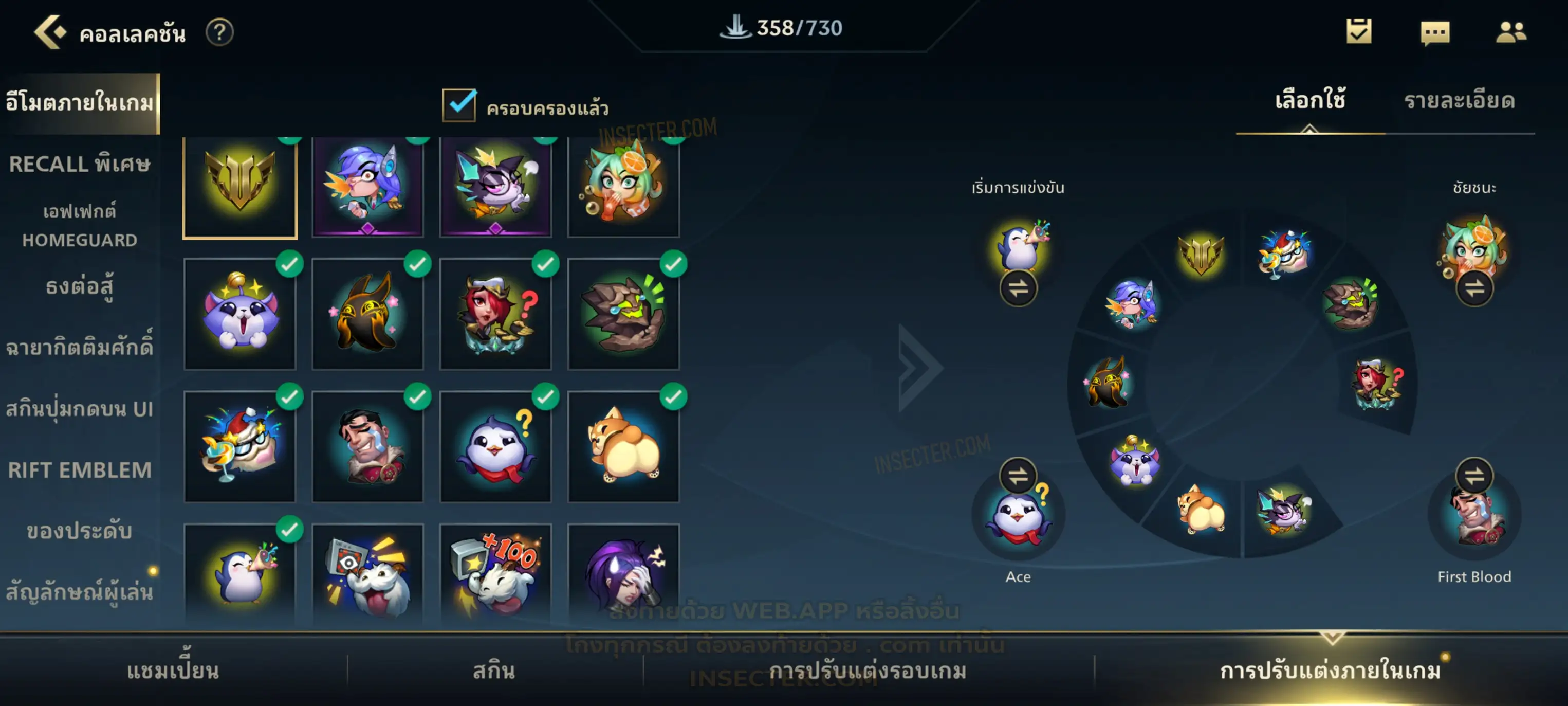Open the สกิน bottom tab
1568x706 pixels.
click(494, 671)
